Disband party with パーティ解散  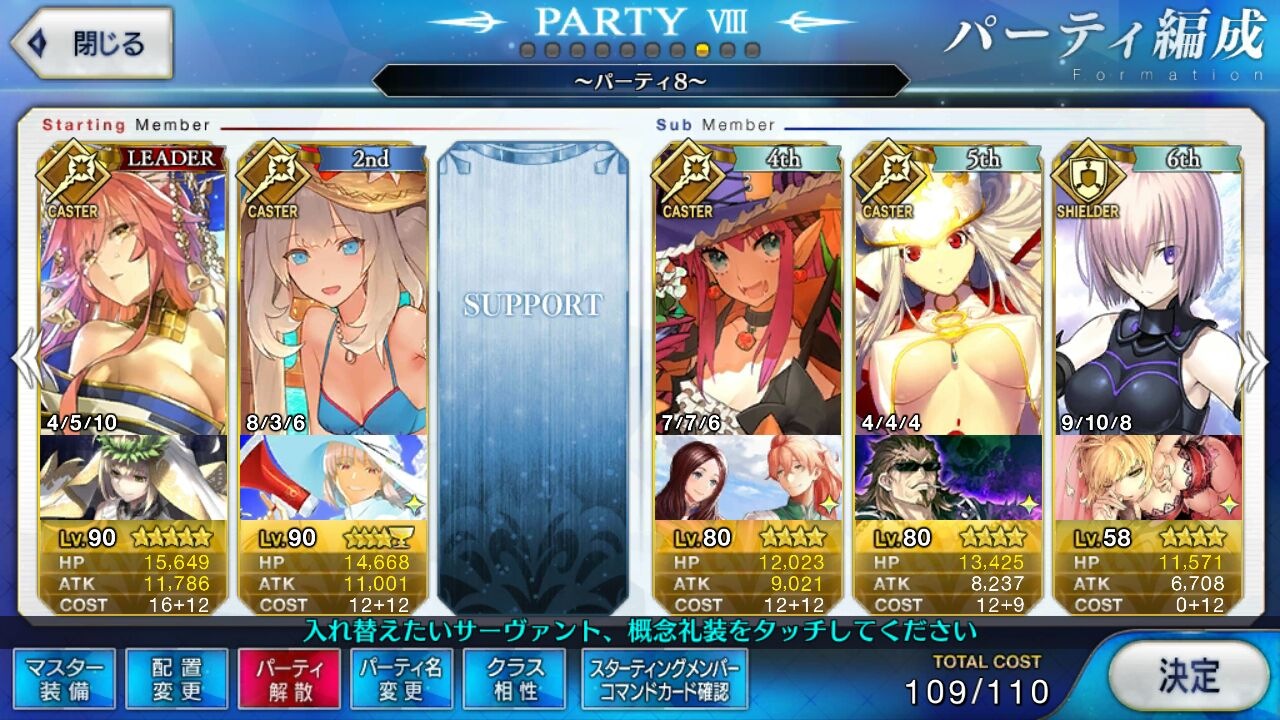pyautogui.click(x=289, y=679)
